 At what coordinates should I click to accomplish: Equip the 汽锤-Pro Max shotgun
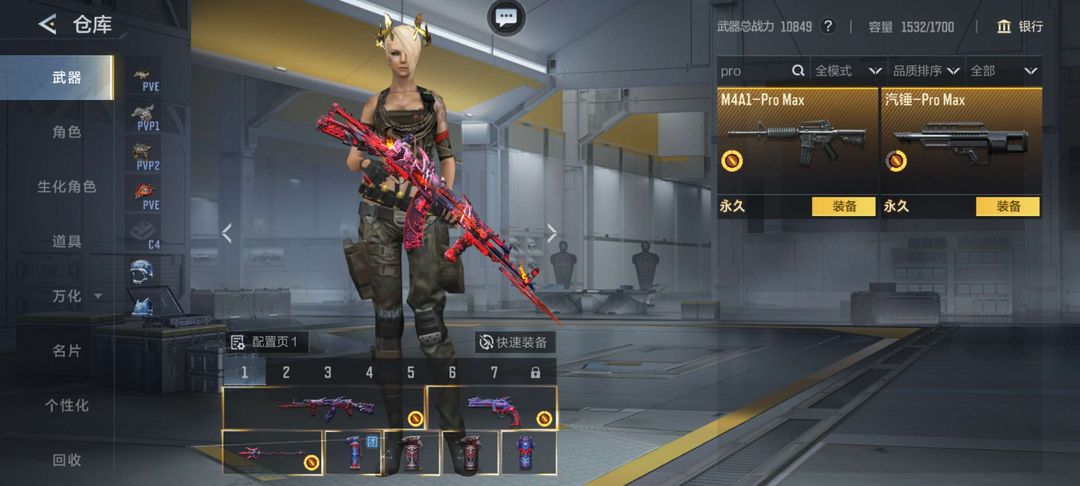coord(1007,207)
